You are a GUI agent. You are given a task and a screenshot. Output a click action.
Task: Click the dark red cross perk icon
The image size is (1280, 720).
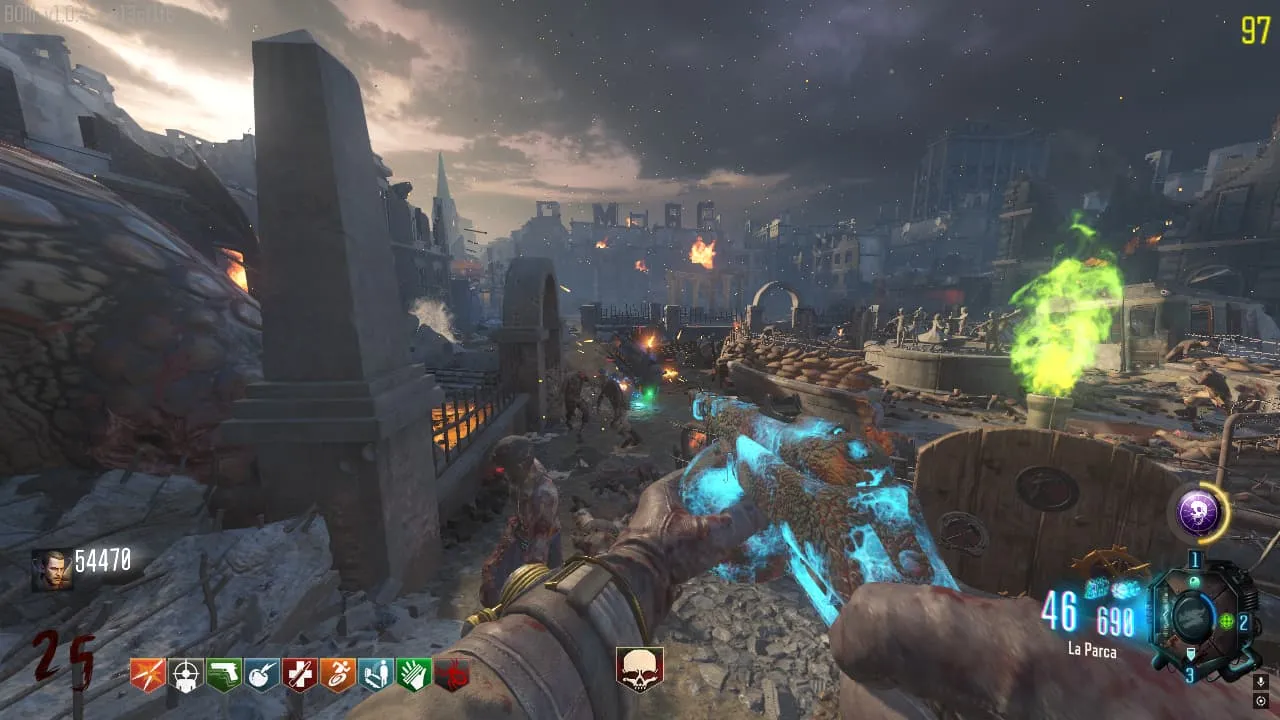click(x=300, y=675)
